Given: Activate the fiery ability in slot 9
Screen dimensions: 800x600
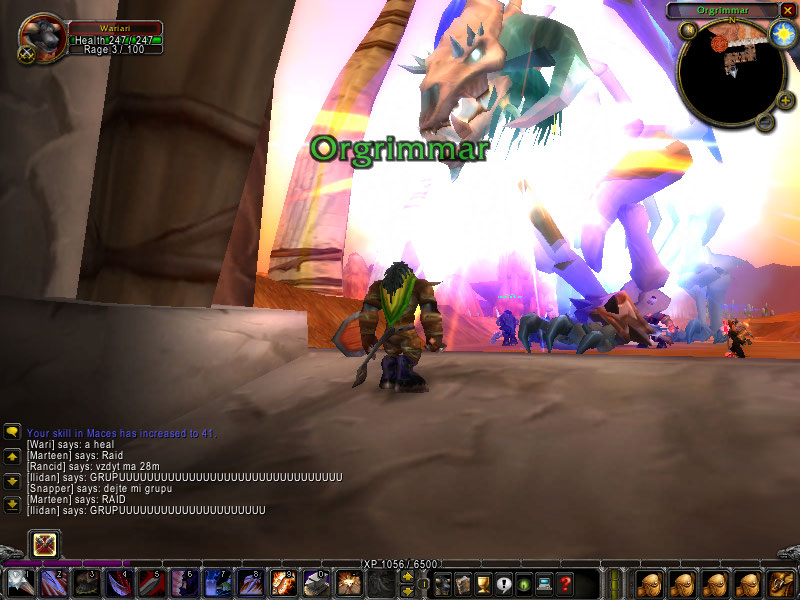Looking at the screenshot, I should (x=283, y=582).
